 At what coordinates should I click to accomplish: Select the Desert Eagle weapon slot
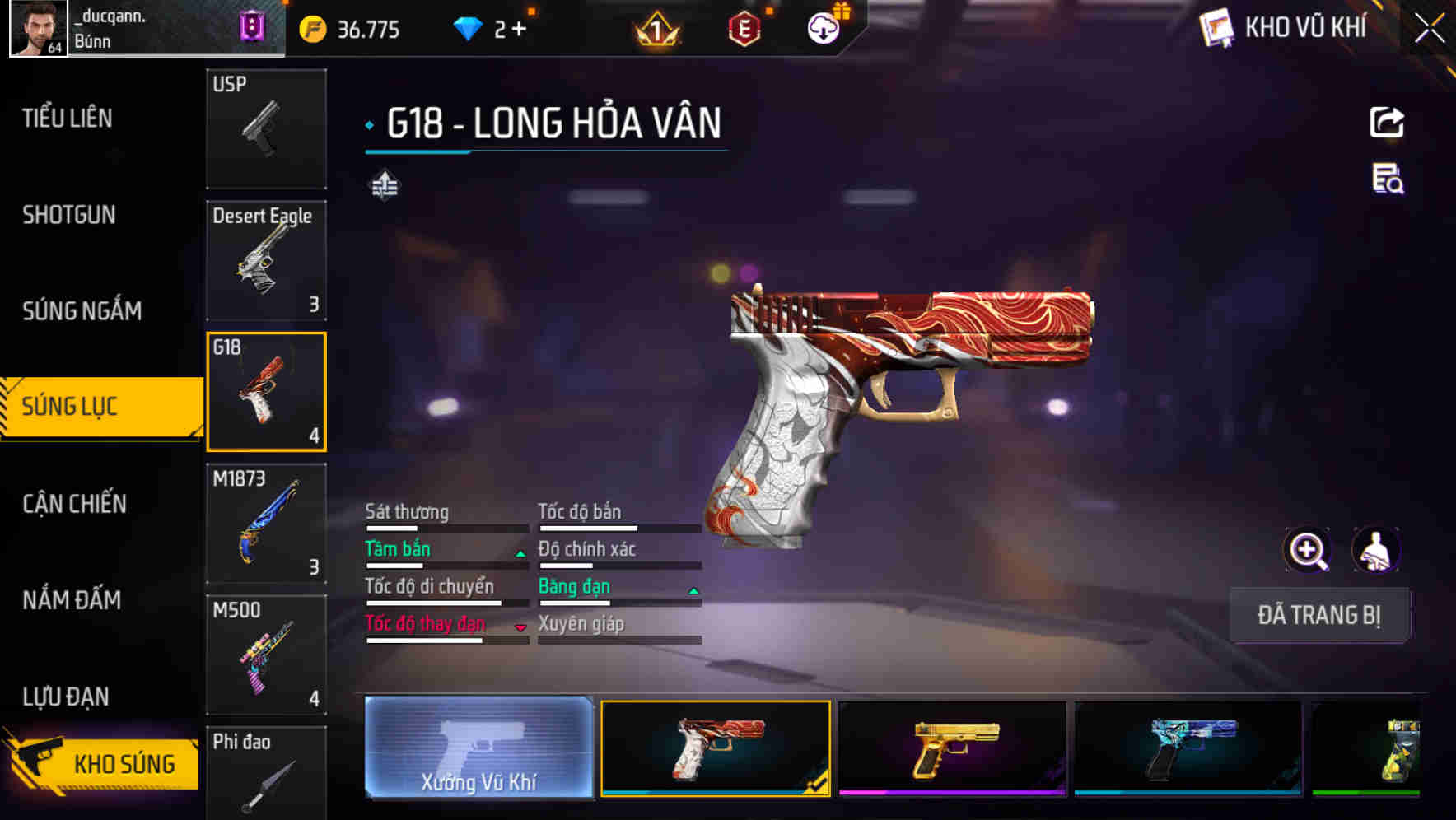(266, 260)
